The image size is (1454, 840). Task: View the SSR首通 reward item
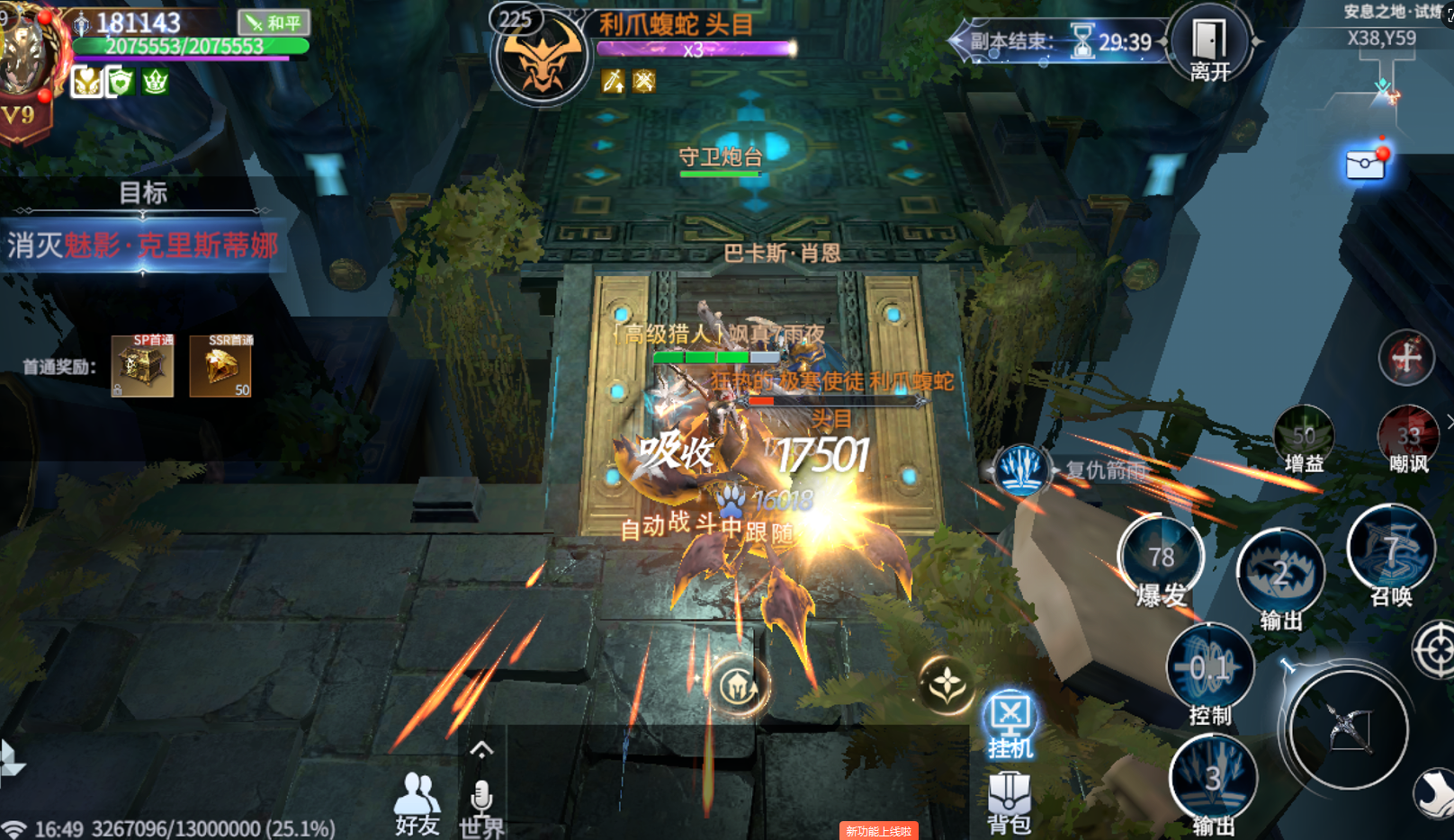(220, 366)
